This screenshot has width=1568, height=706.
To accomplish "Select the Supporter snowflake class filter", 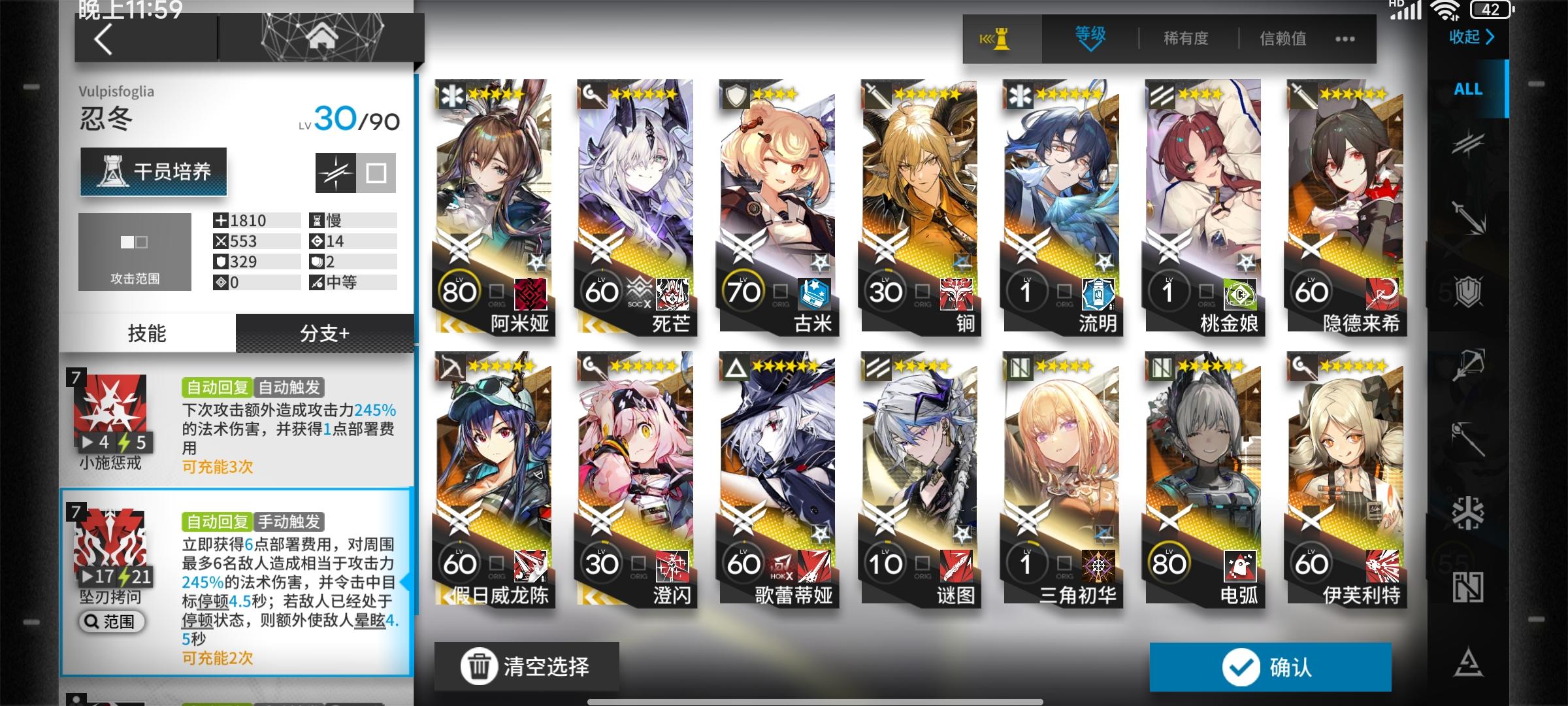I will (1470, 514).
